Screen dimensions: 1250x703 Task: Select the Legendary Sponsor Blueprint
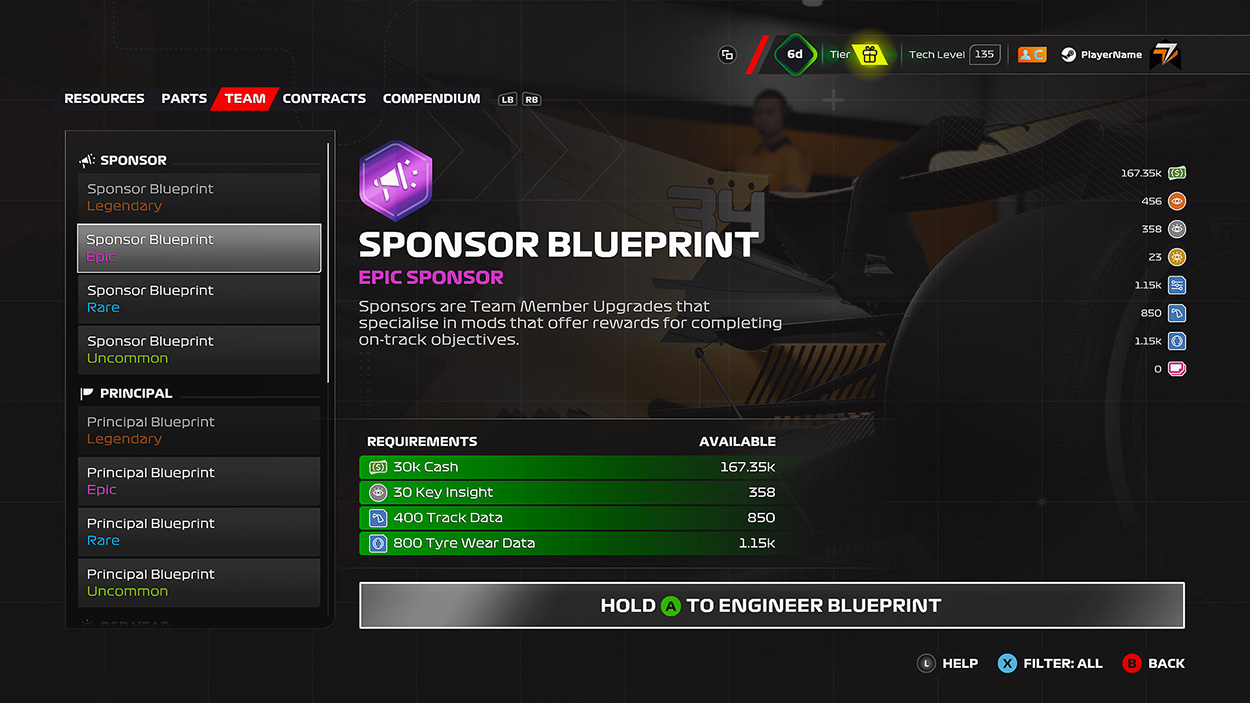point(199,197)
